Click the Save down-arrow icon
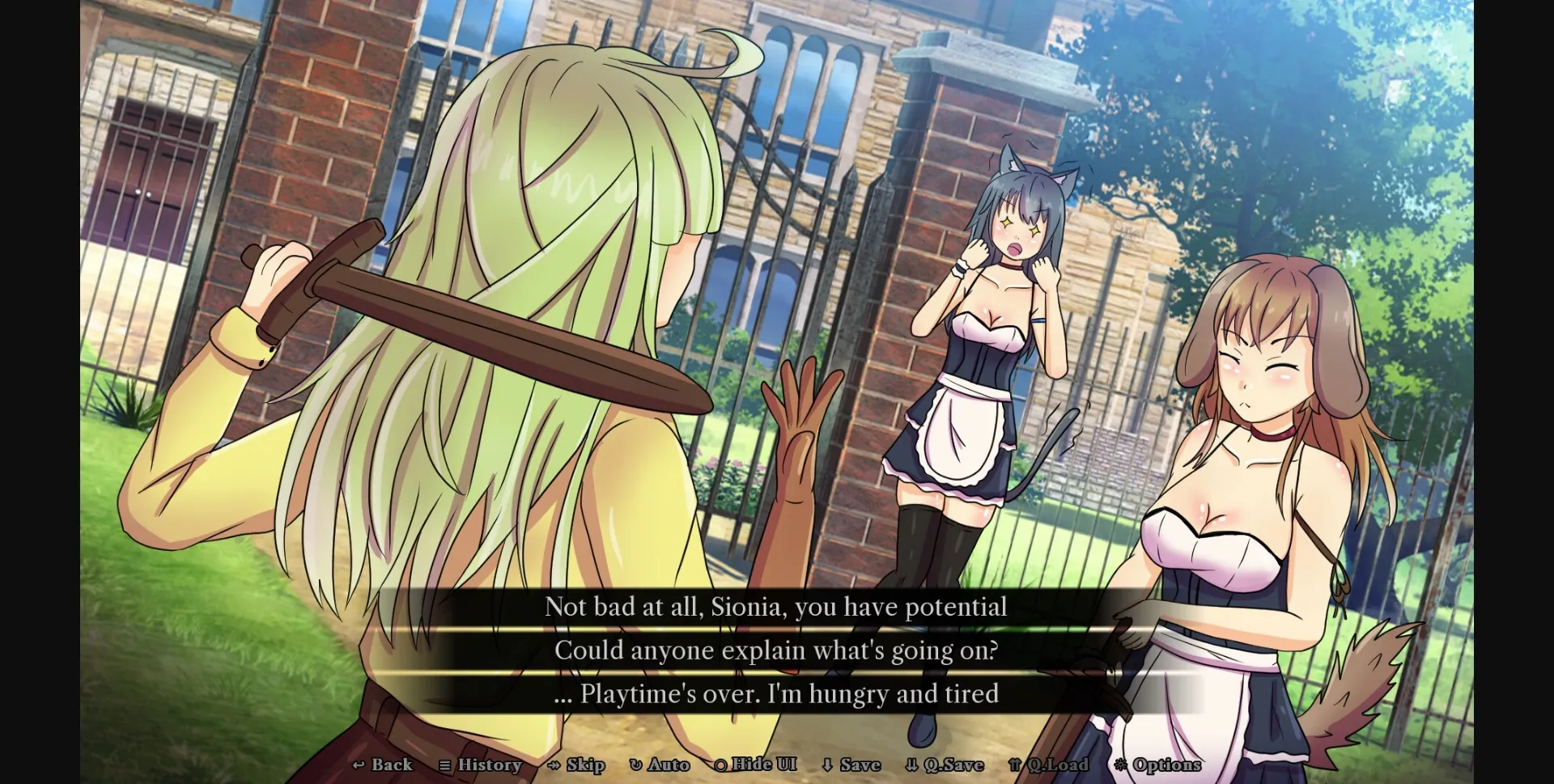The image size is (1554, 784). coord(827,765)
